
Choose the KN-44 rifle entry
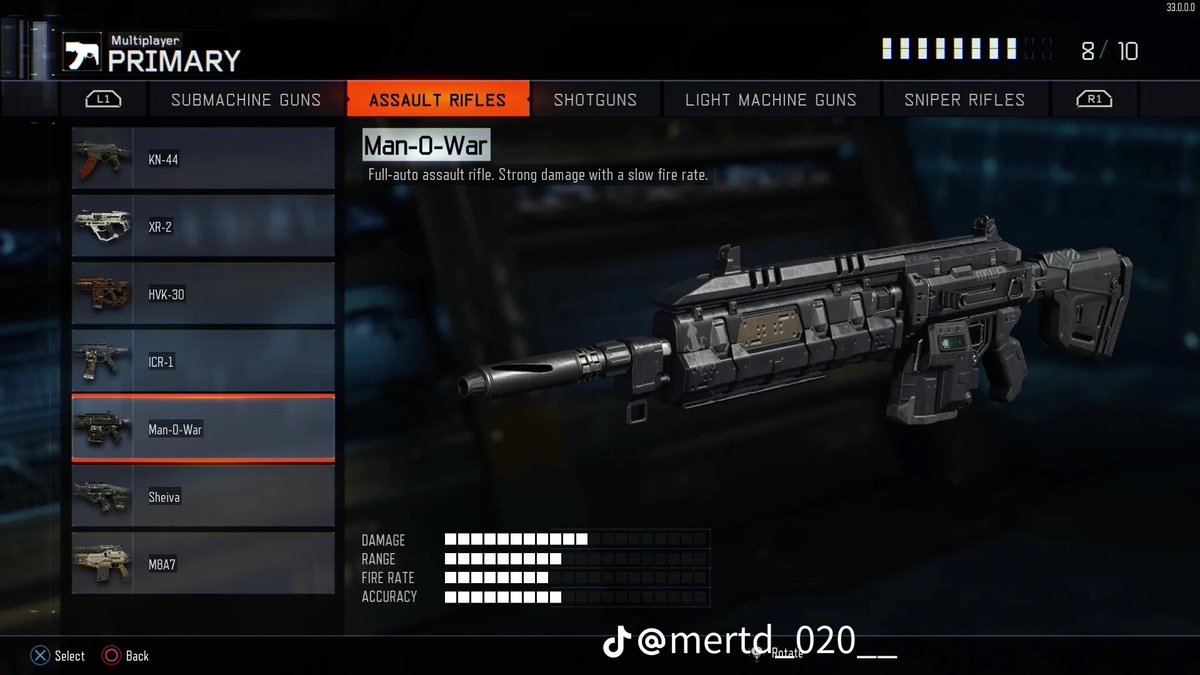(203, 159)
